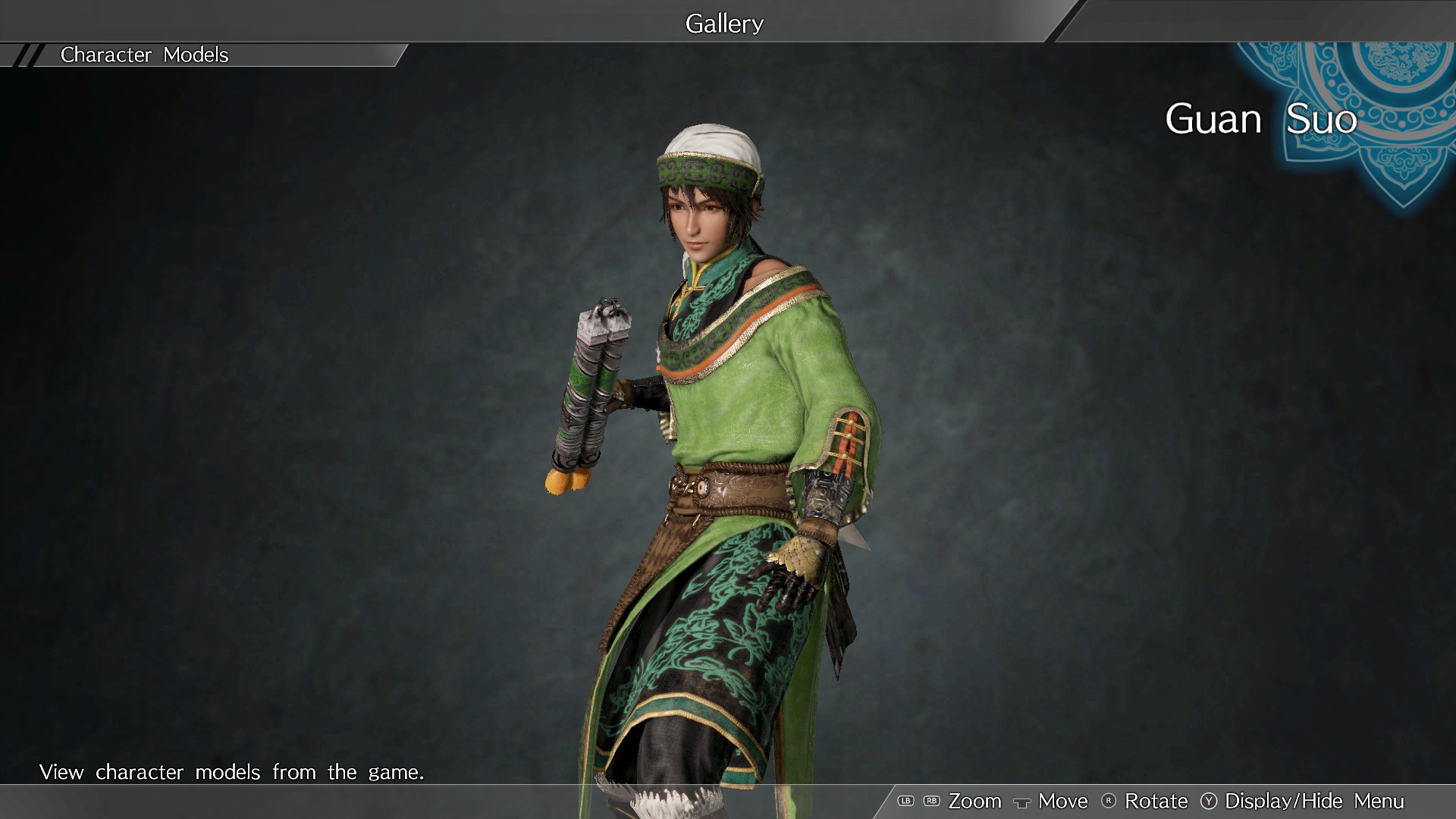Click the description text about viewing models
Viewport: 1456px width, 819px height.
(x=232, y=772)
